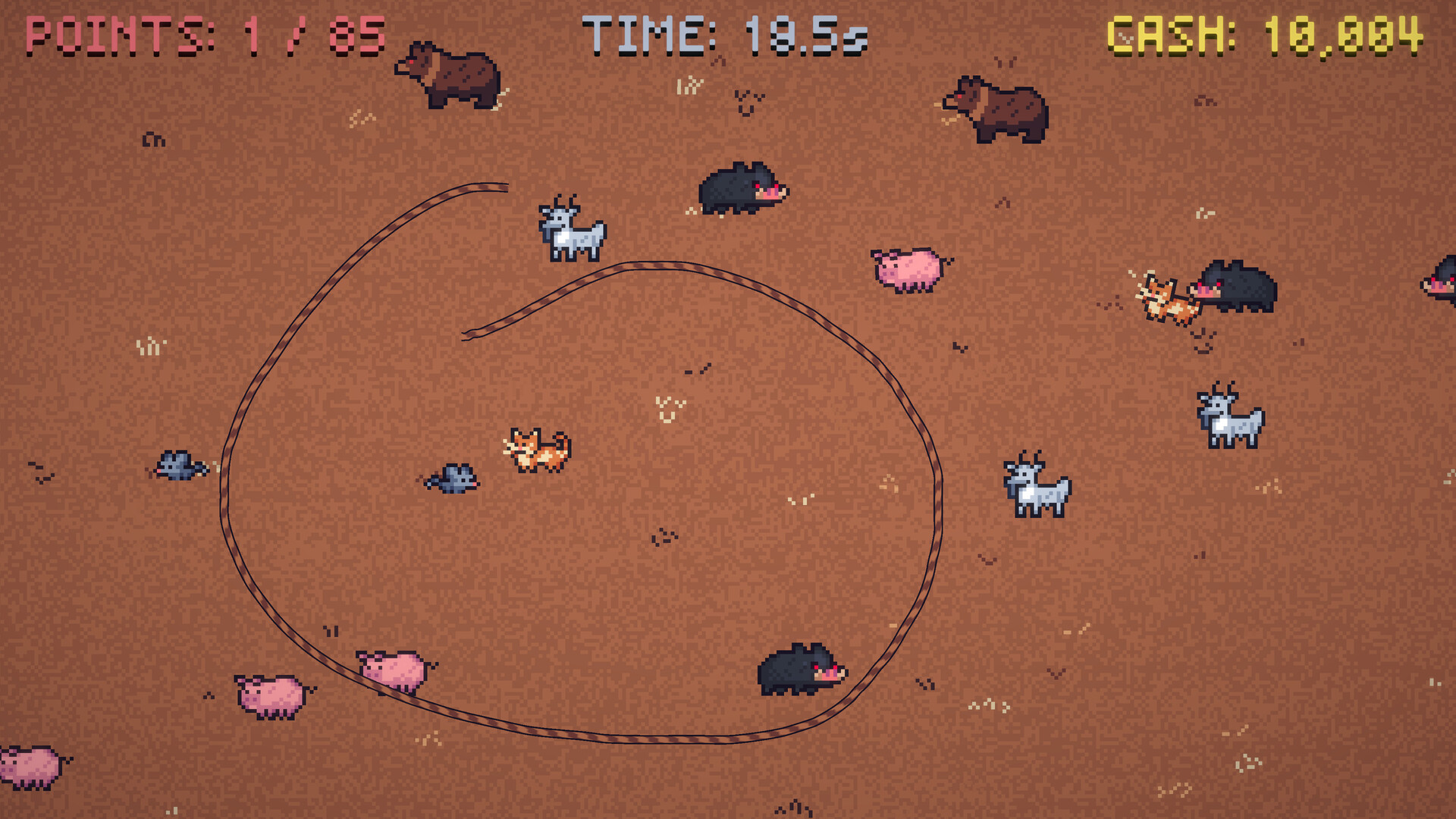The height and width of the screenshot is (819, 1456).
Task: Click the pink pig near the right edge
Action: click(906, 269)
